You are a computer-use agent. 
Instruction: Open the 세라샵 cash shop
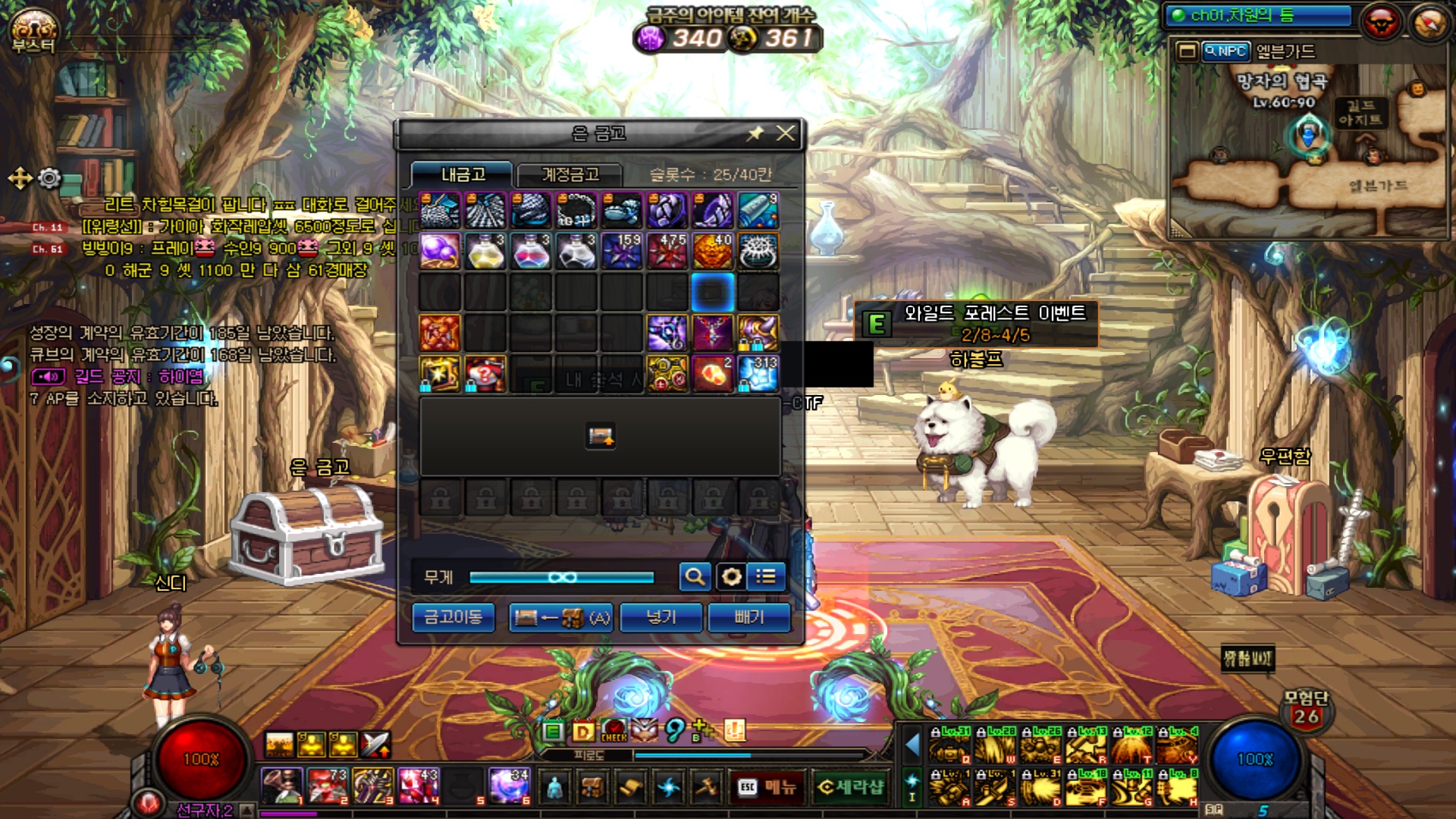(851, 788)
